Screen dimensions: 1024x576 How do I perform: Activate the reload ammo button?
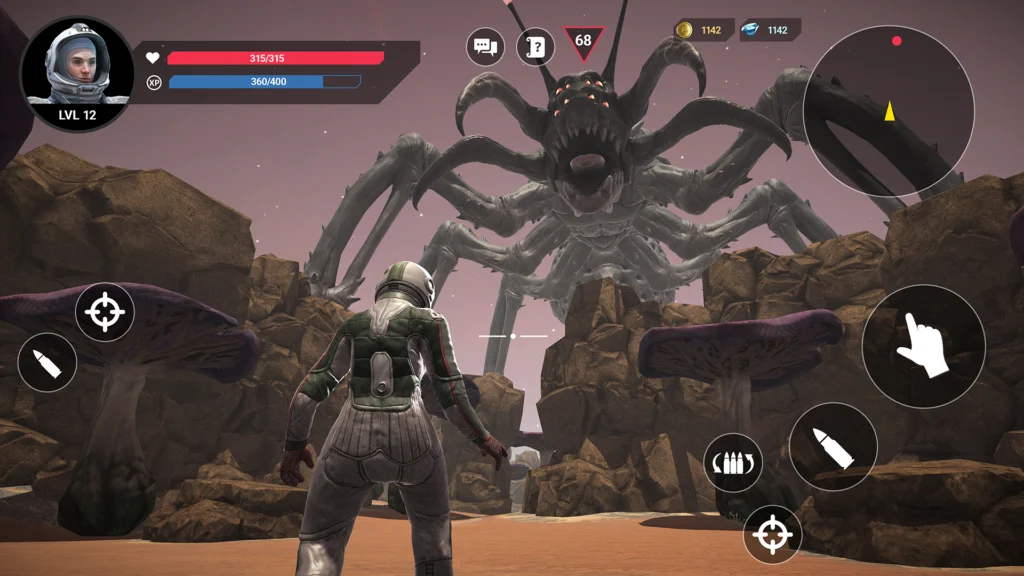[x=733, y=462]
